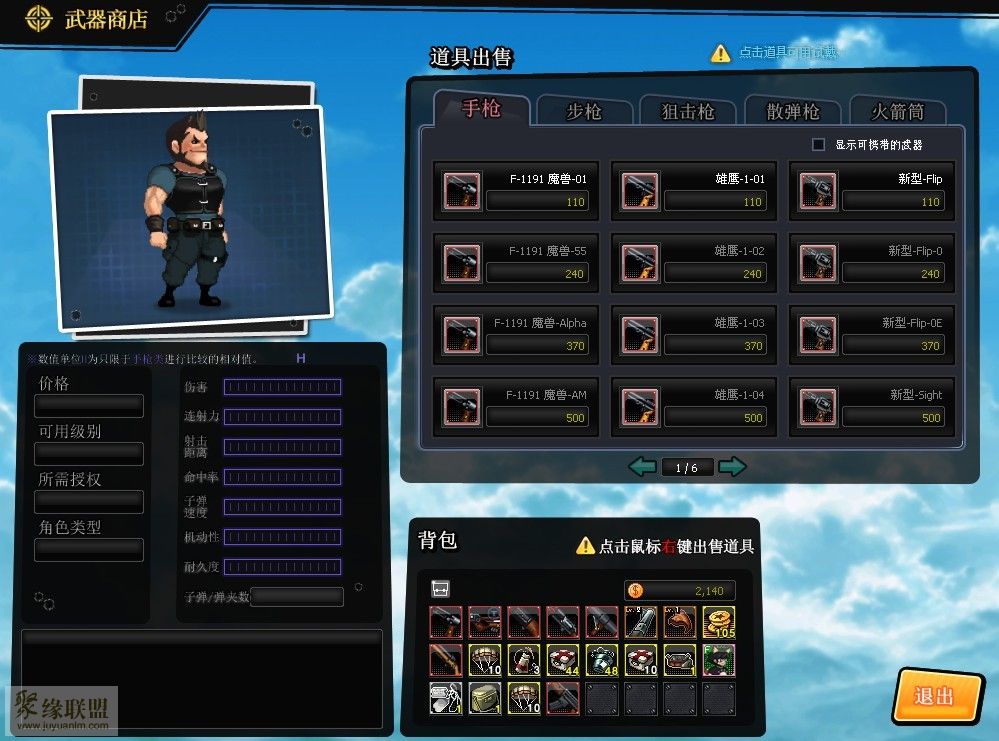
Task: Select the 手枪 pistol tab
Action: tap(481, 108)
